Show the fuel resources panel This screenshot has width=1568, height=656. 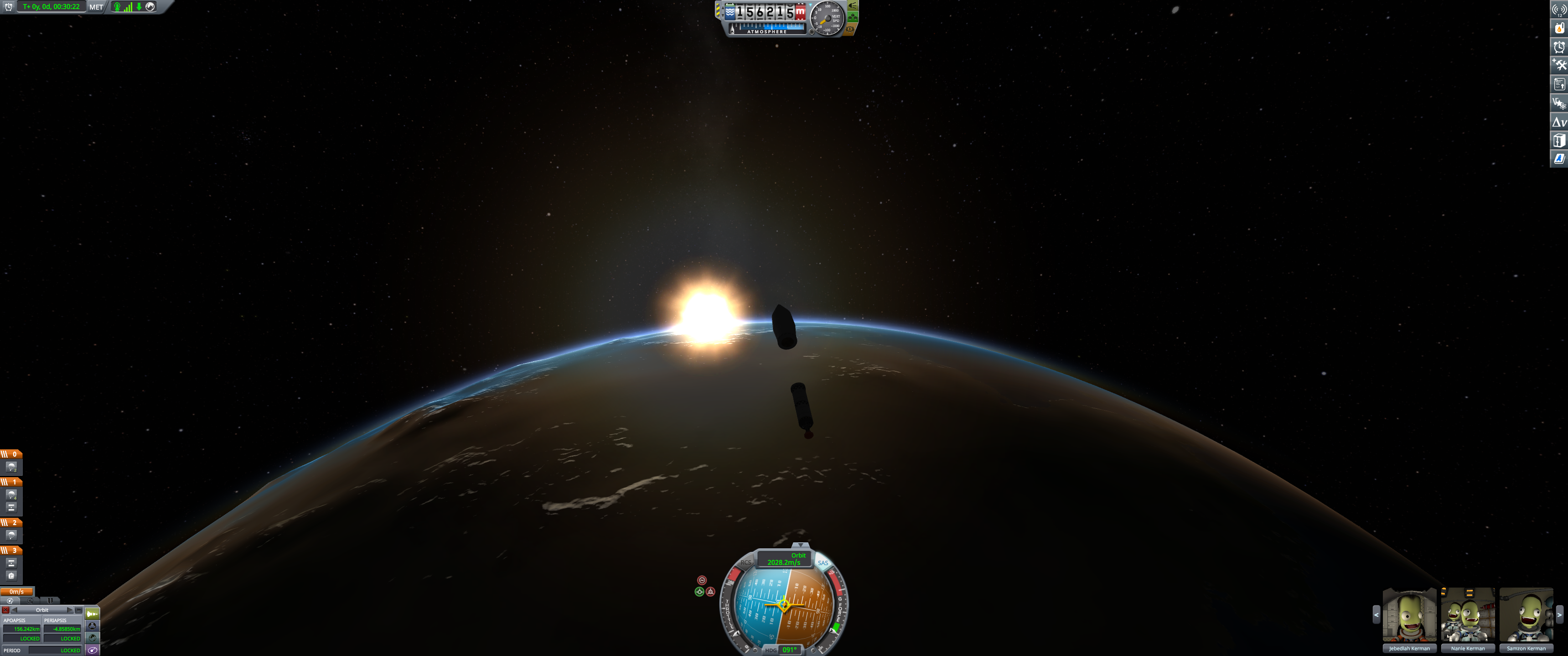pos(1559,28)
